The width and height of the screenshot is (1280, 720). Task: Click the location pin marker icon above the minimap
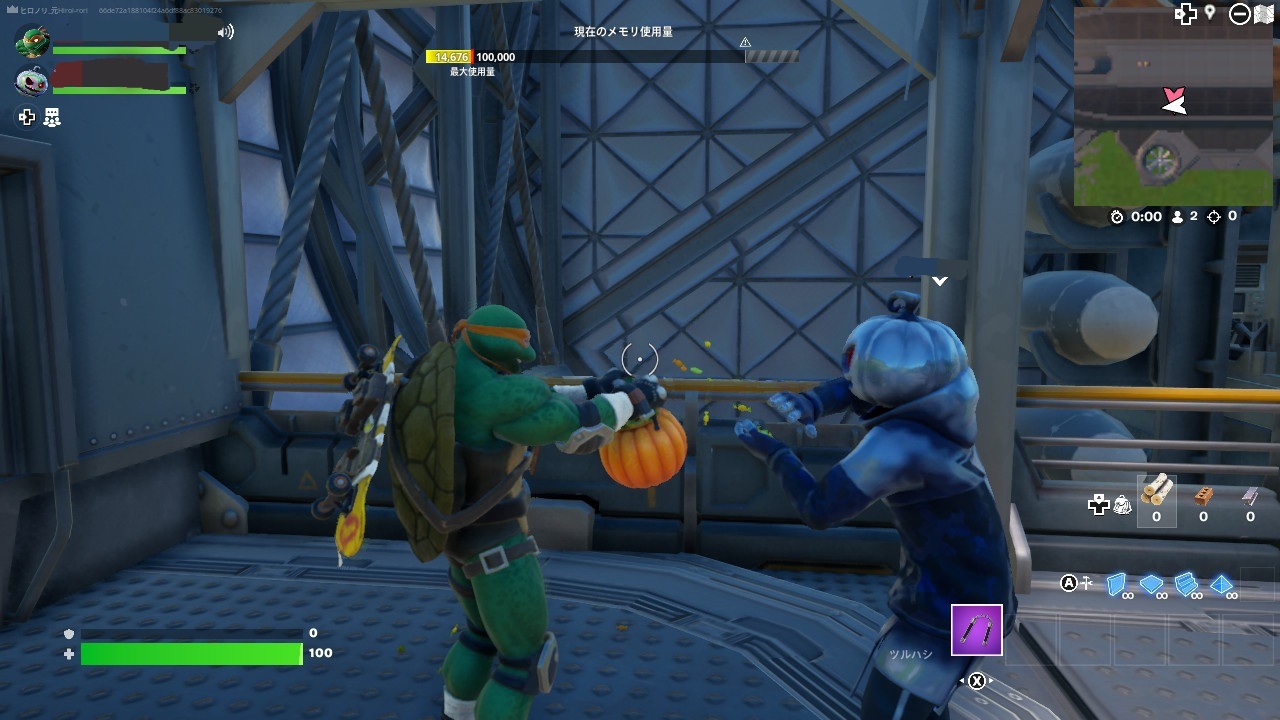pos(1210,13)
